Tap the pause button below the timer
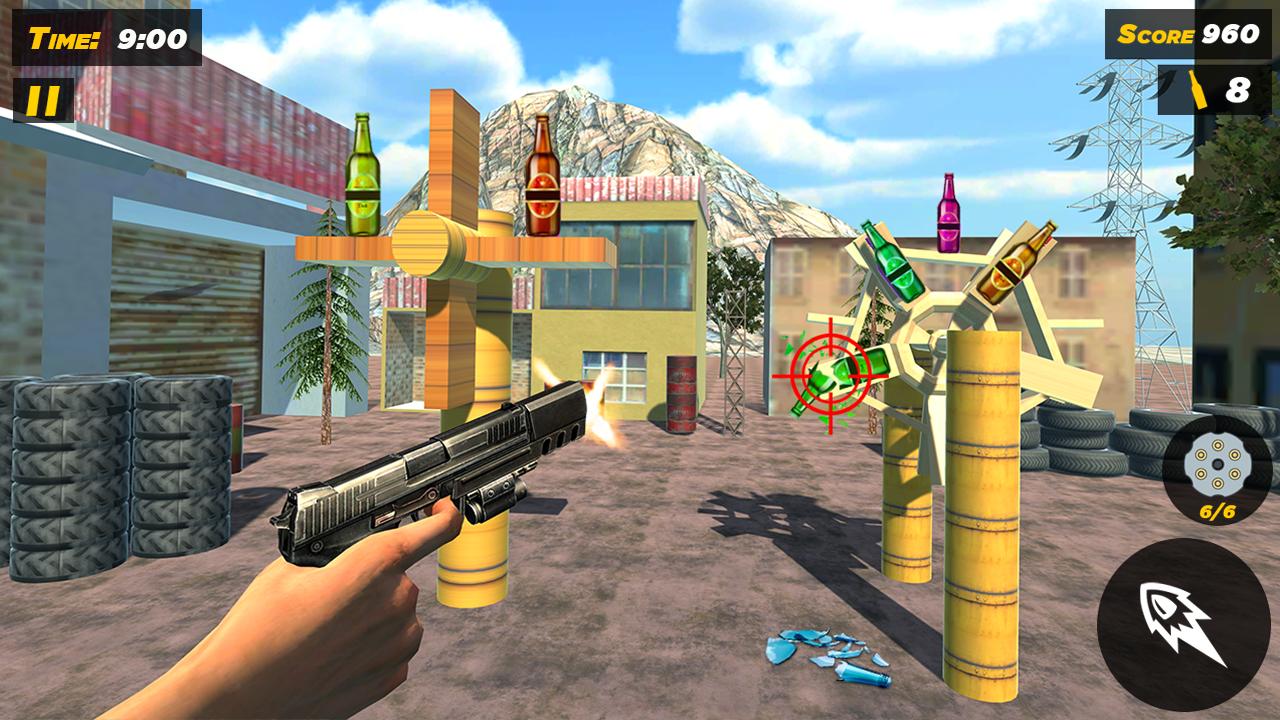Screen dimensions: 1280x720 coord(42,100)
